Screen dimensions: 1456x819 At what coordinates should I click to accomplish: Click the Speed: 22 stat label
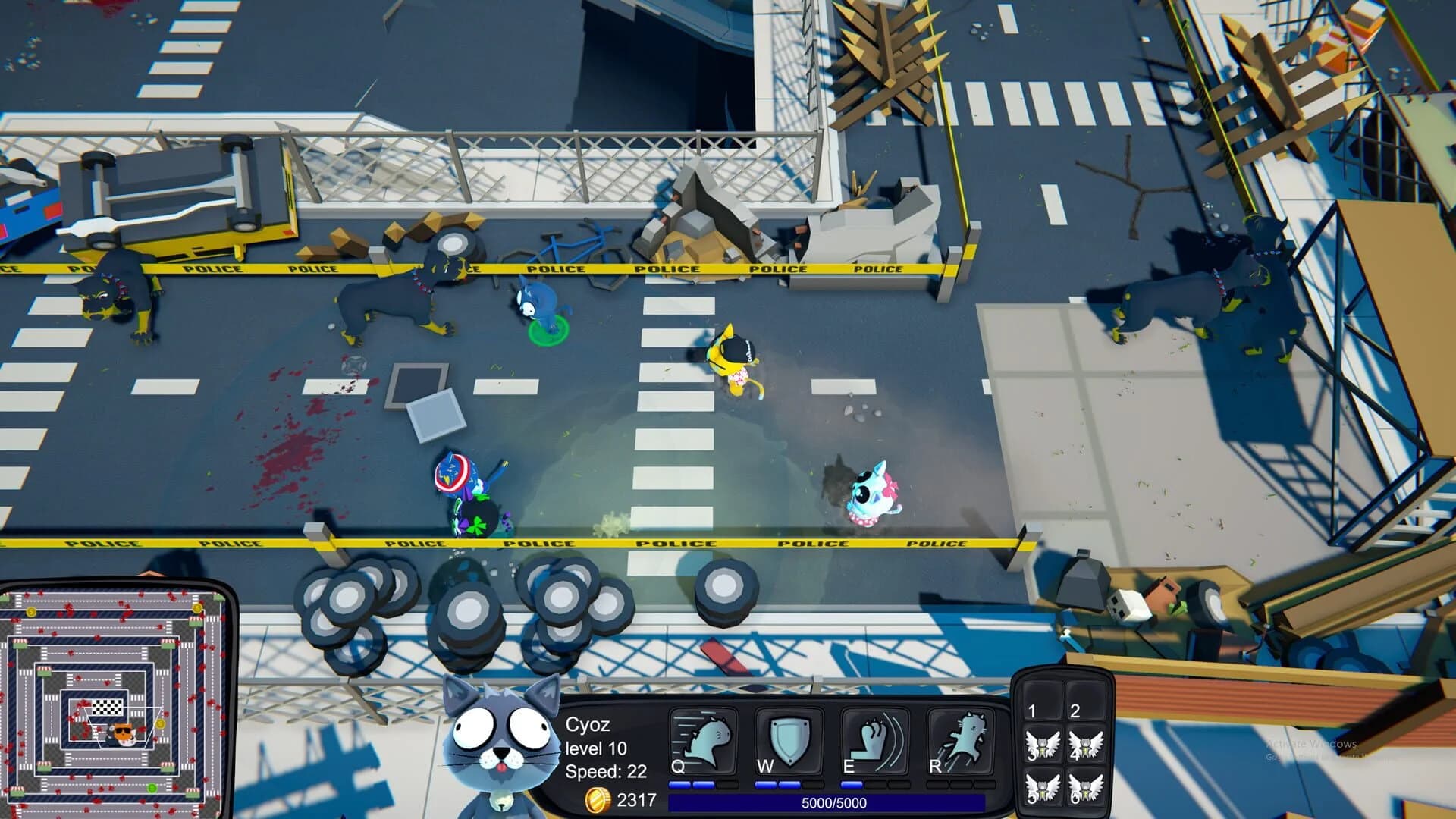coord(604,773)
